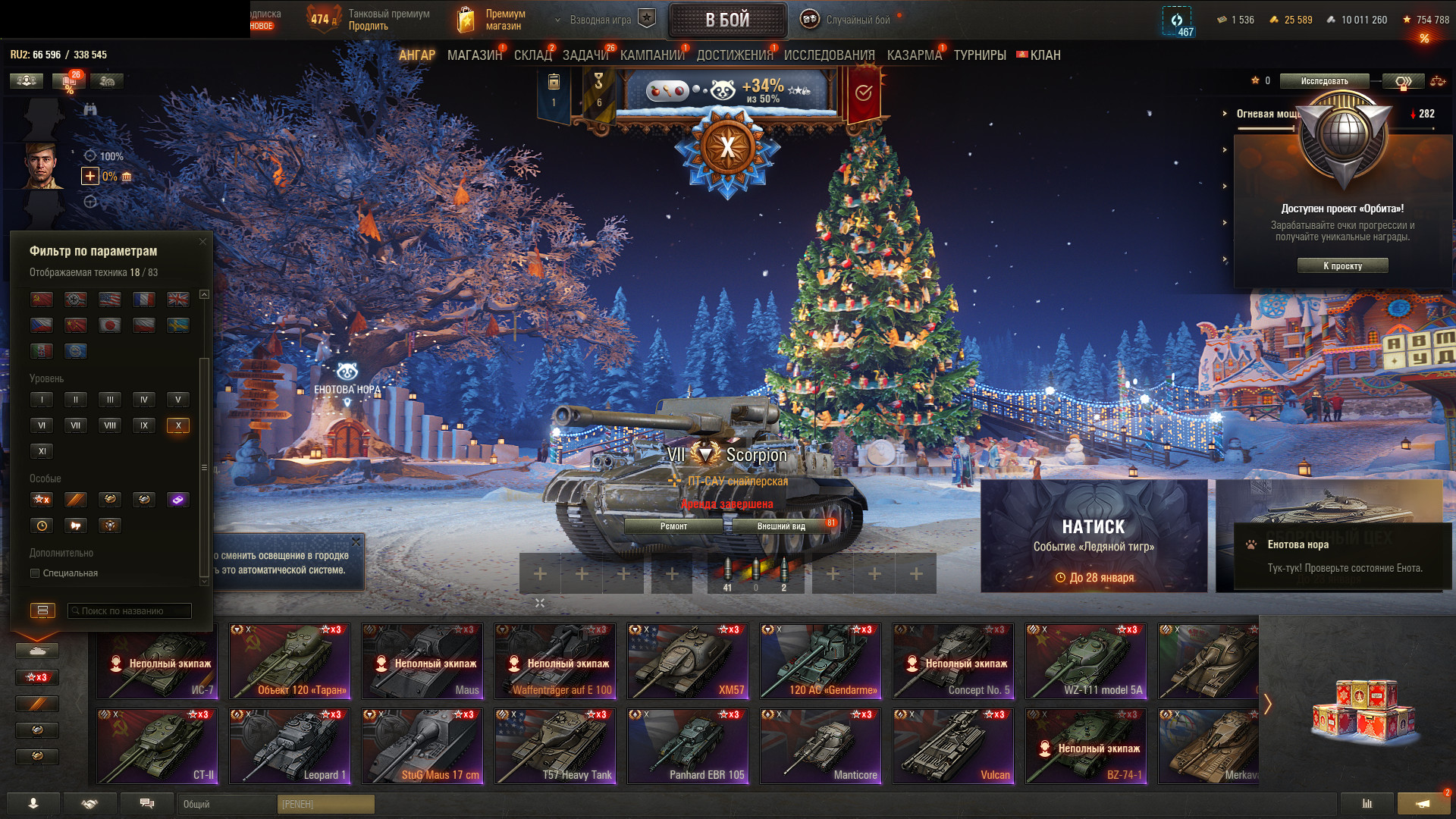Screen dimensions: 1456x819
Task: Select tier X filter button
Action: [x=178, y=425]
